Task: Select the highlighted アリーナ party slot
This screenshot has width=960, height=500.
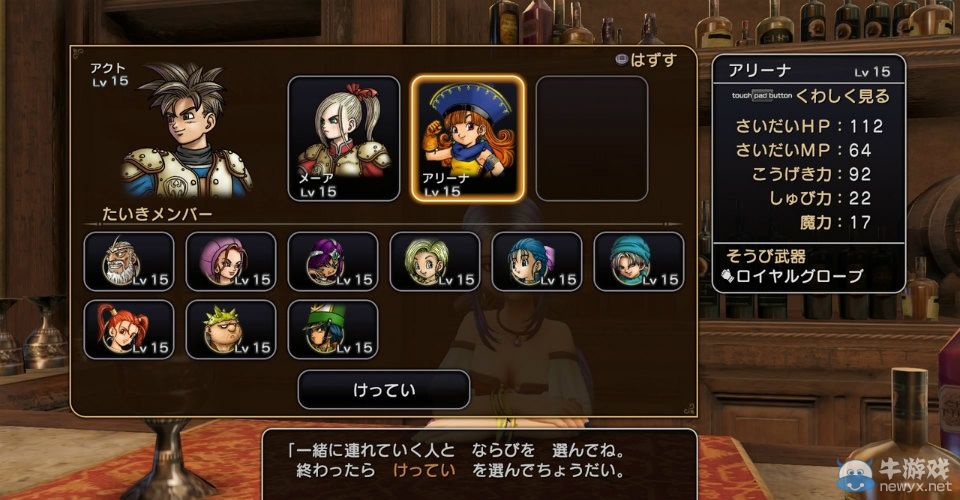Action: [x=468, y=138]
